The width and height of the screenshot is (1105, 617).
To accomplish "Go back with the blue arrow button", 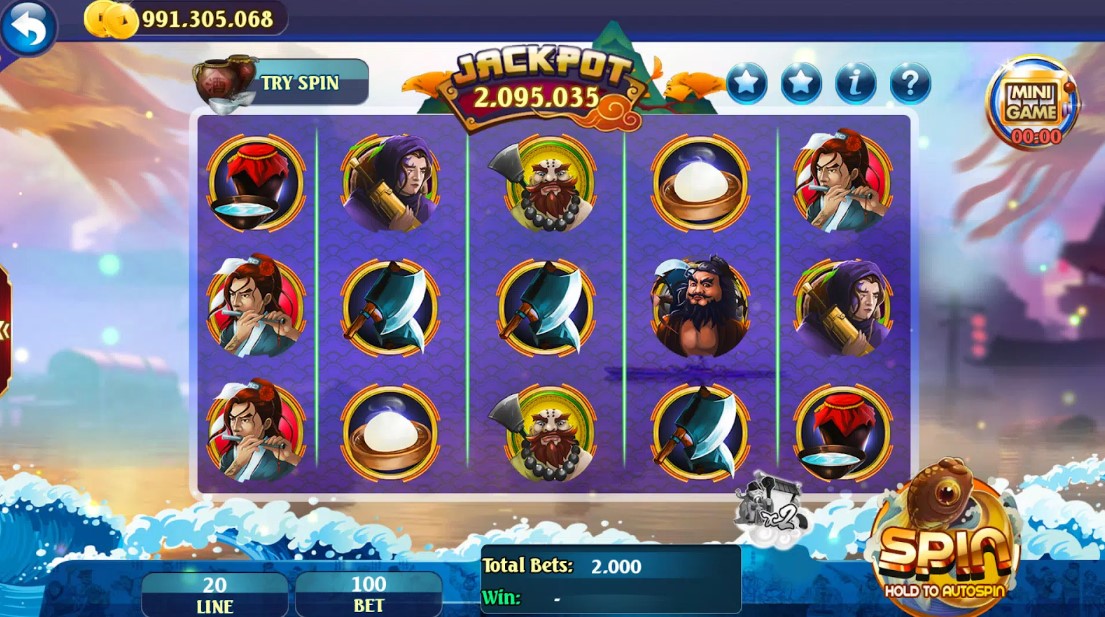I will point(29,28).
